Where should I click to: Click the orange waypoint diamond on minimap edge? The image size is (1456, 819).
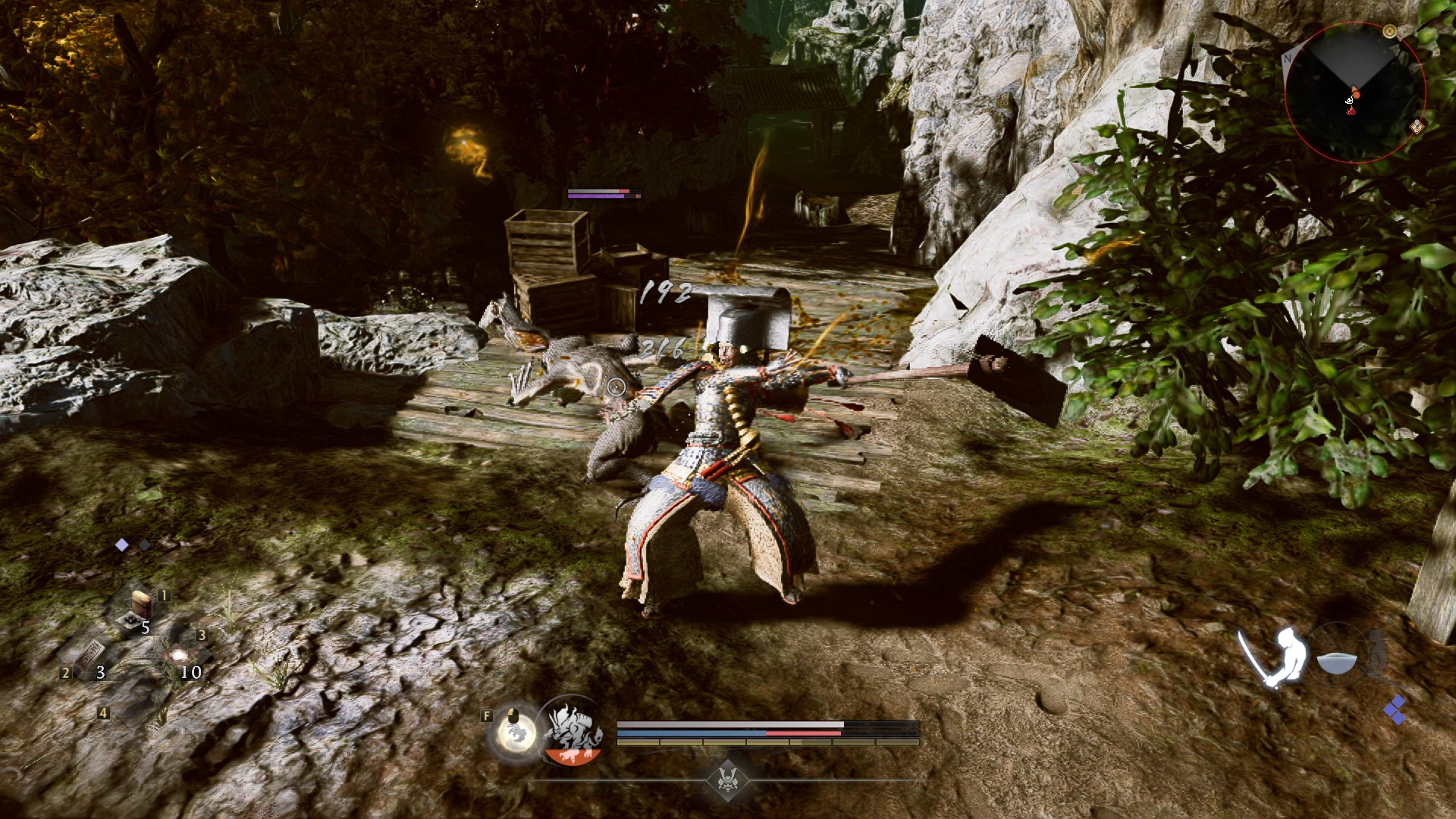point(1417,127)
